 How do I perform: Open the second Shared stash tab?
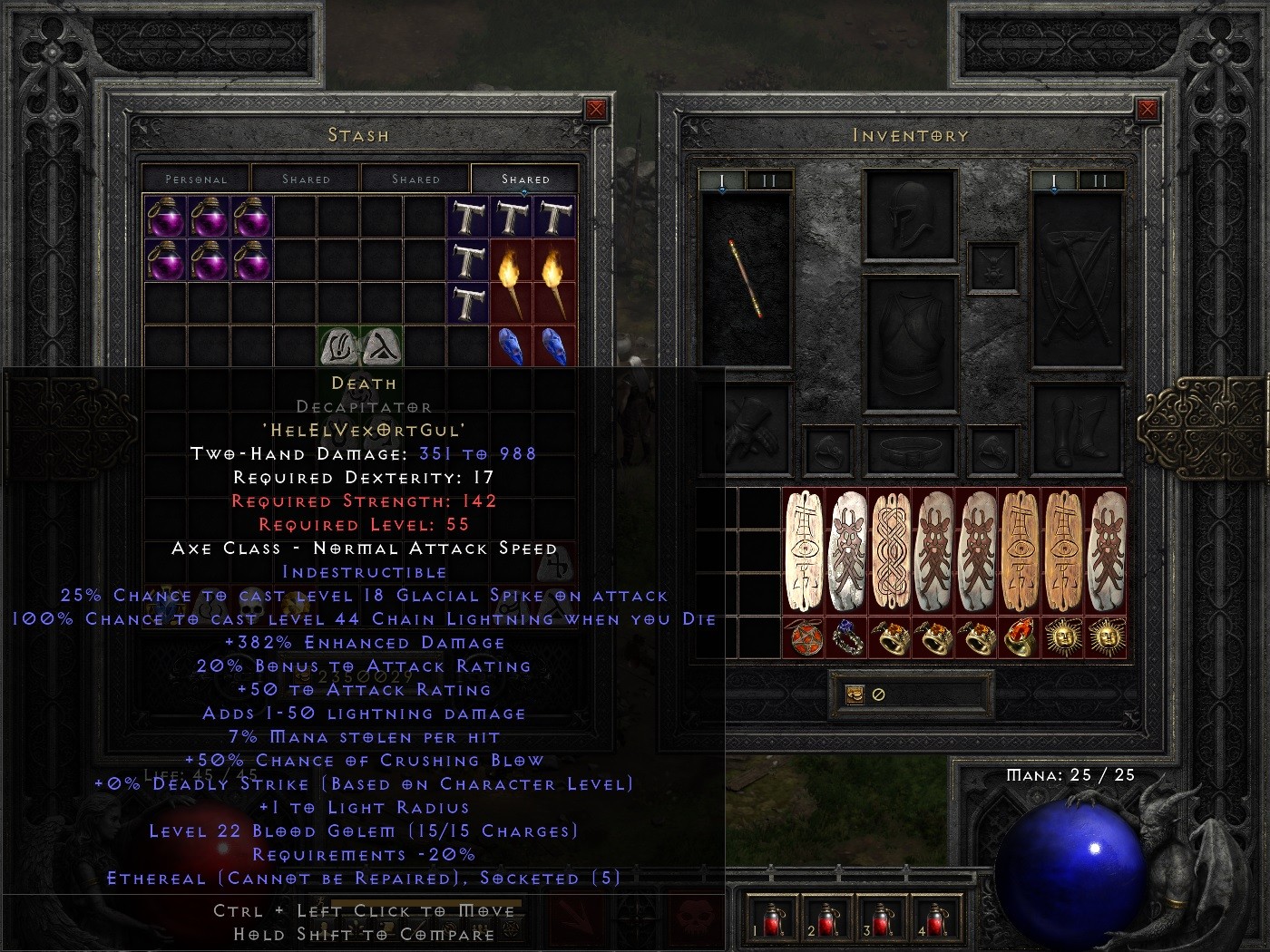coord(416,179)
